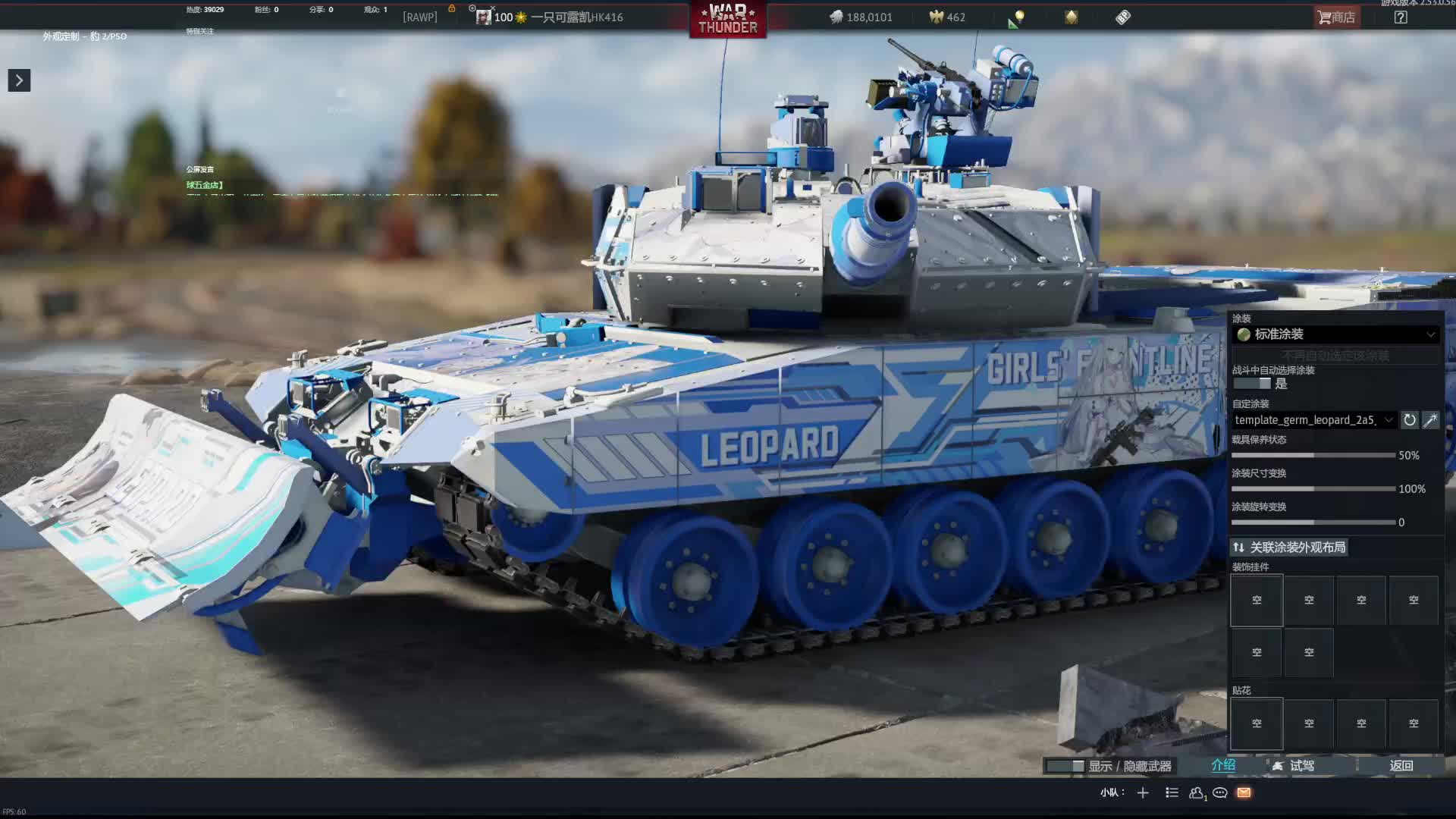Open the contacts friends list icon

pyautogui.click(x=1197, y=793)
